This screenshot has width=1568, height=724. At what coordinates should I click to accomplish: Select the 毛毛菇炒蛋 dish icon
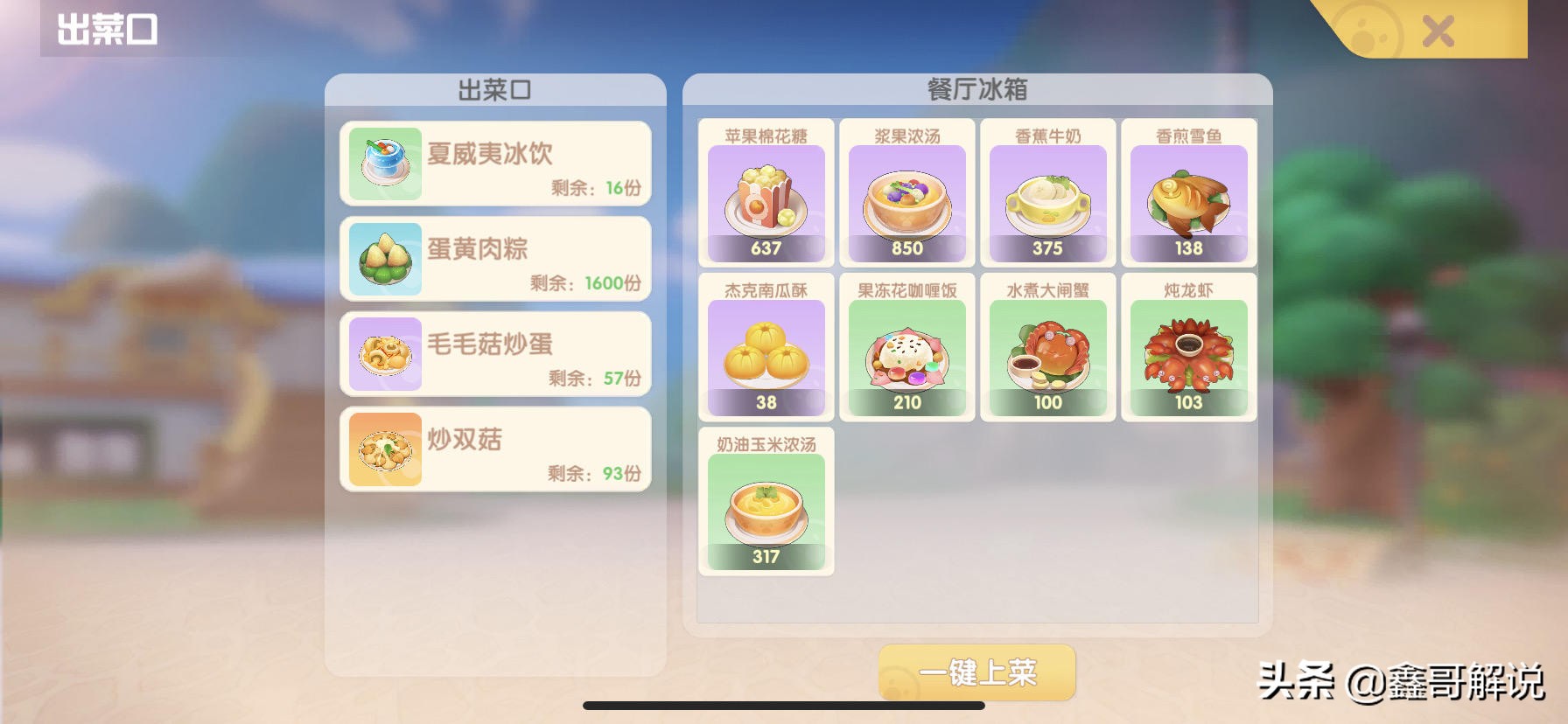coord(383,352)
